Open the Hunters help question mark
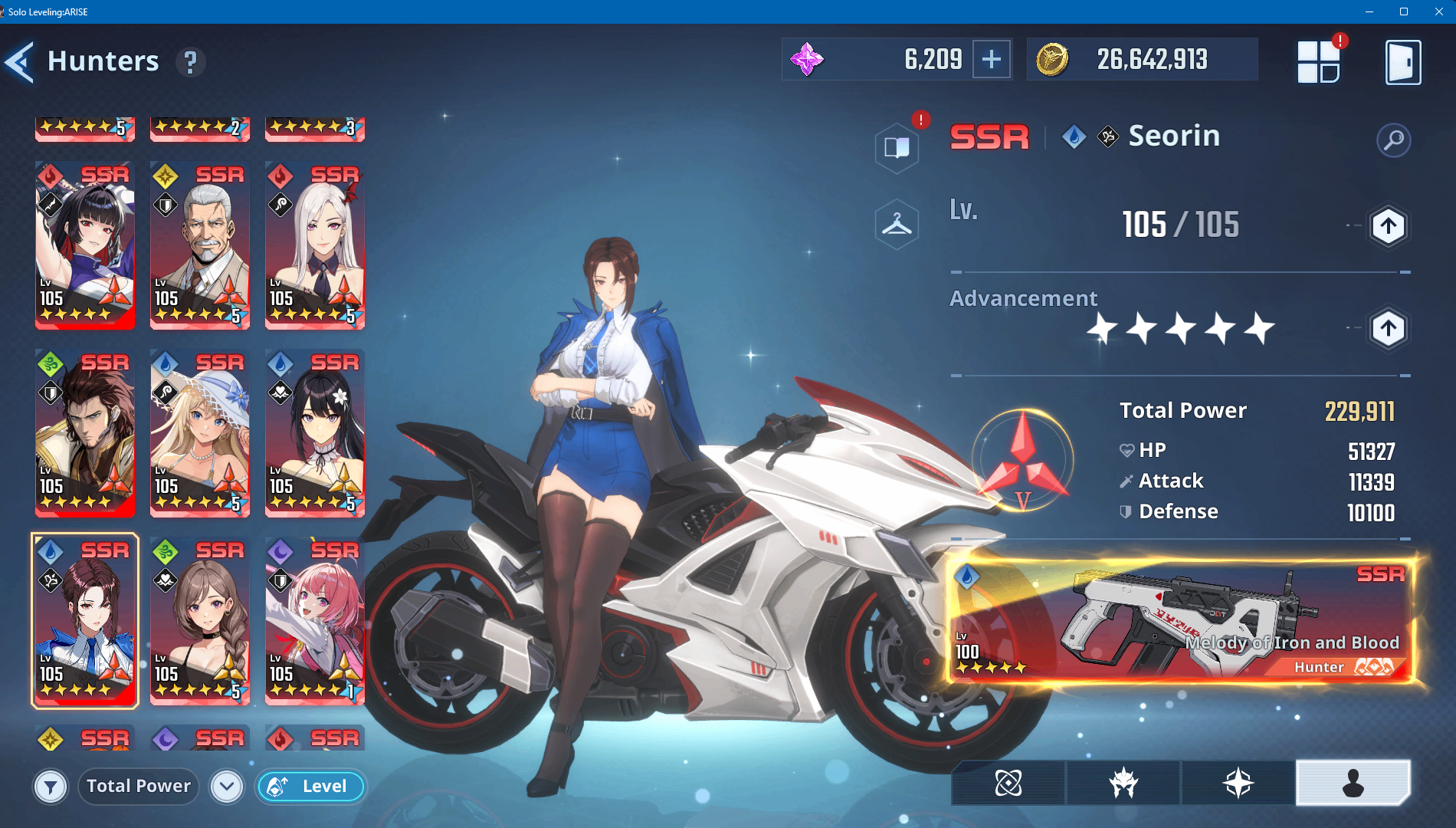 click(x=191, y=62)
